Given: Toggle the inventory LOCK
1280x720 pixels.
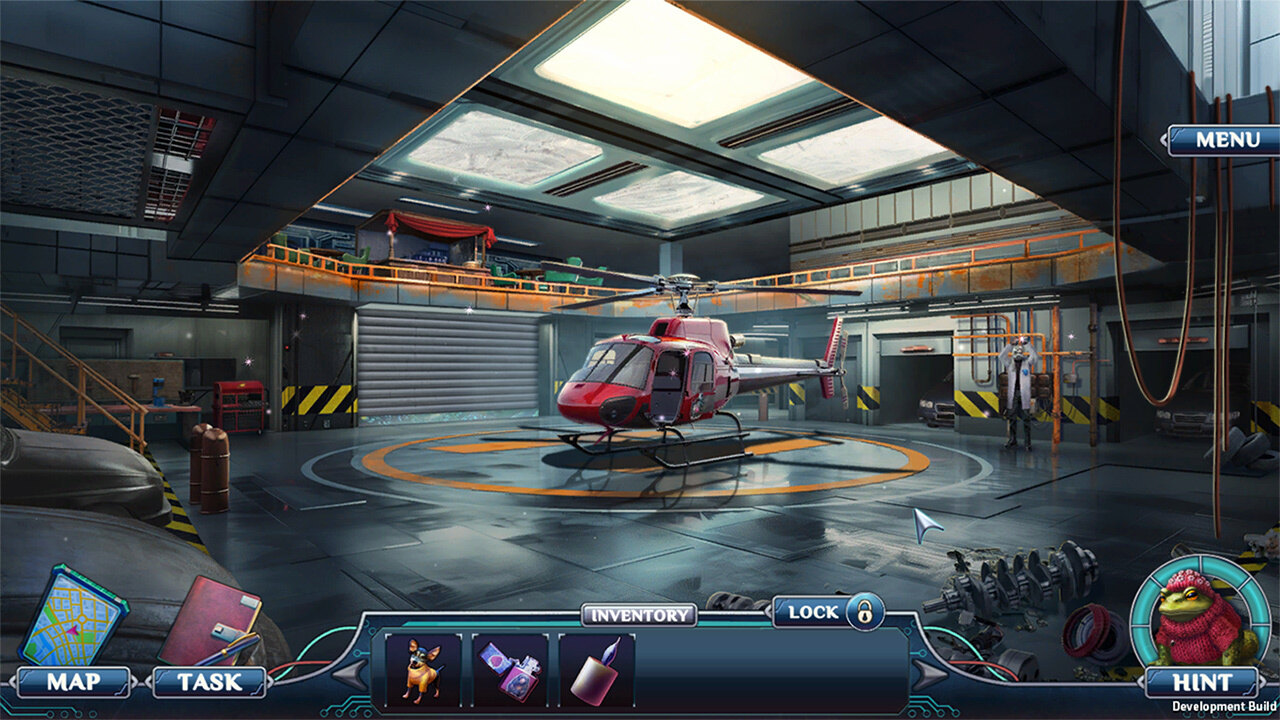Looking at the screenshot, I should click(829, 611).
